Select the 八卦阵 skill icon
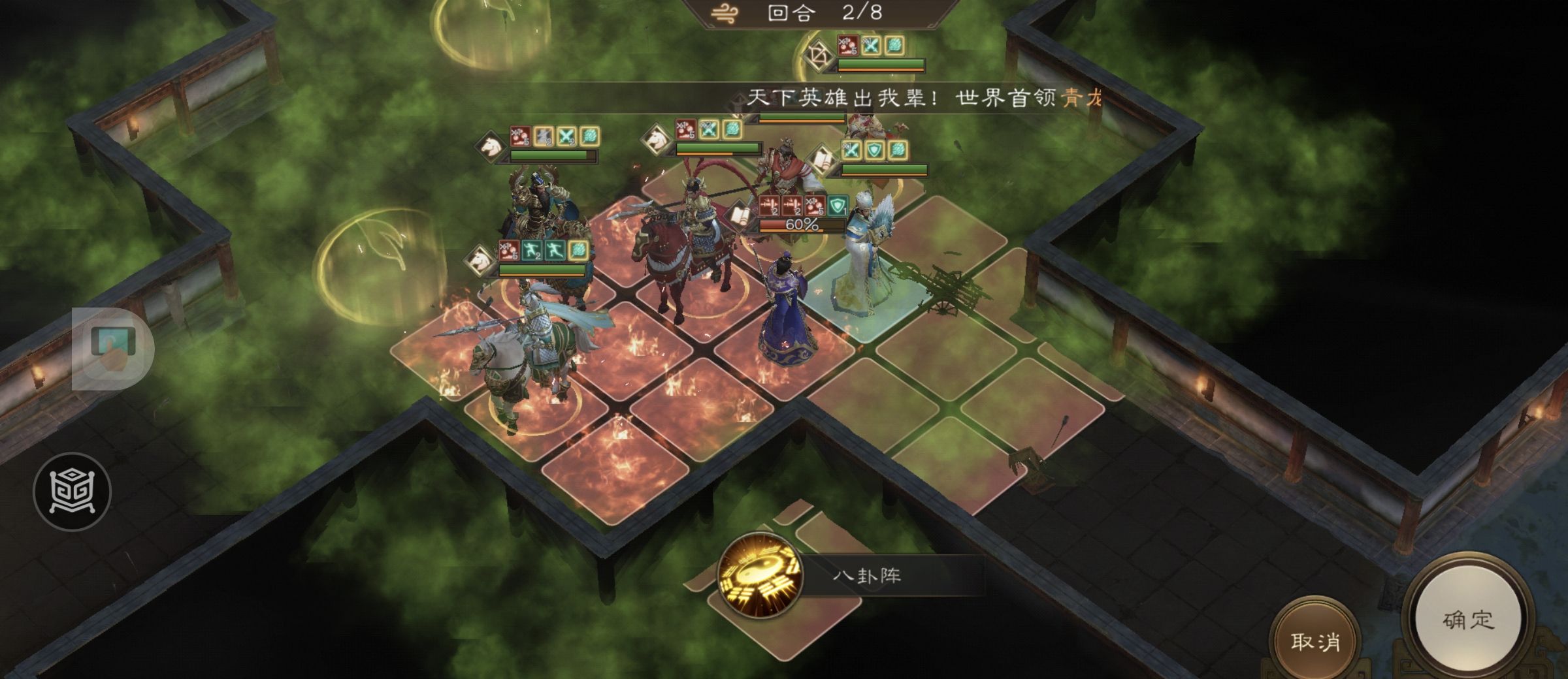 [x=760, y=576]
